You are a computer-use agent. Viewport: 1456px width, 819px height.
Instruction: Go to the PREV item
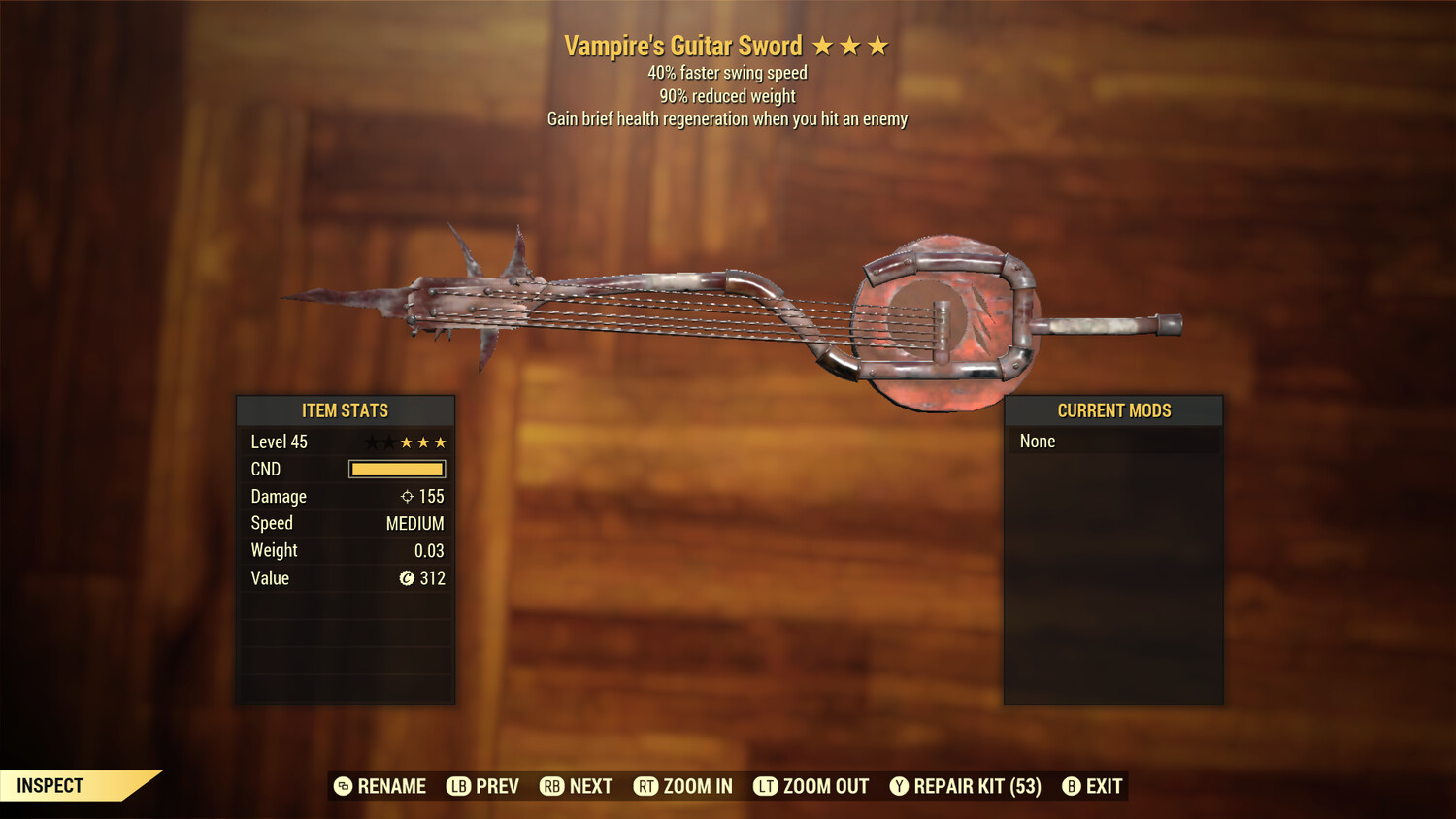(x=483, y=786)
